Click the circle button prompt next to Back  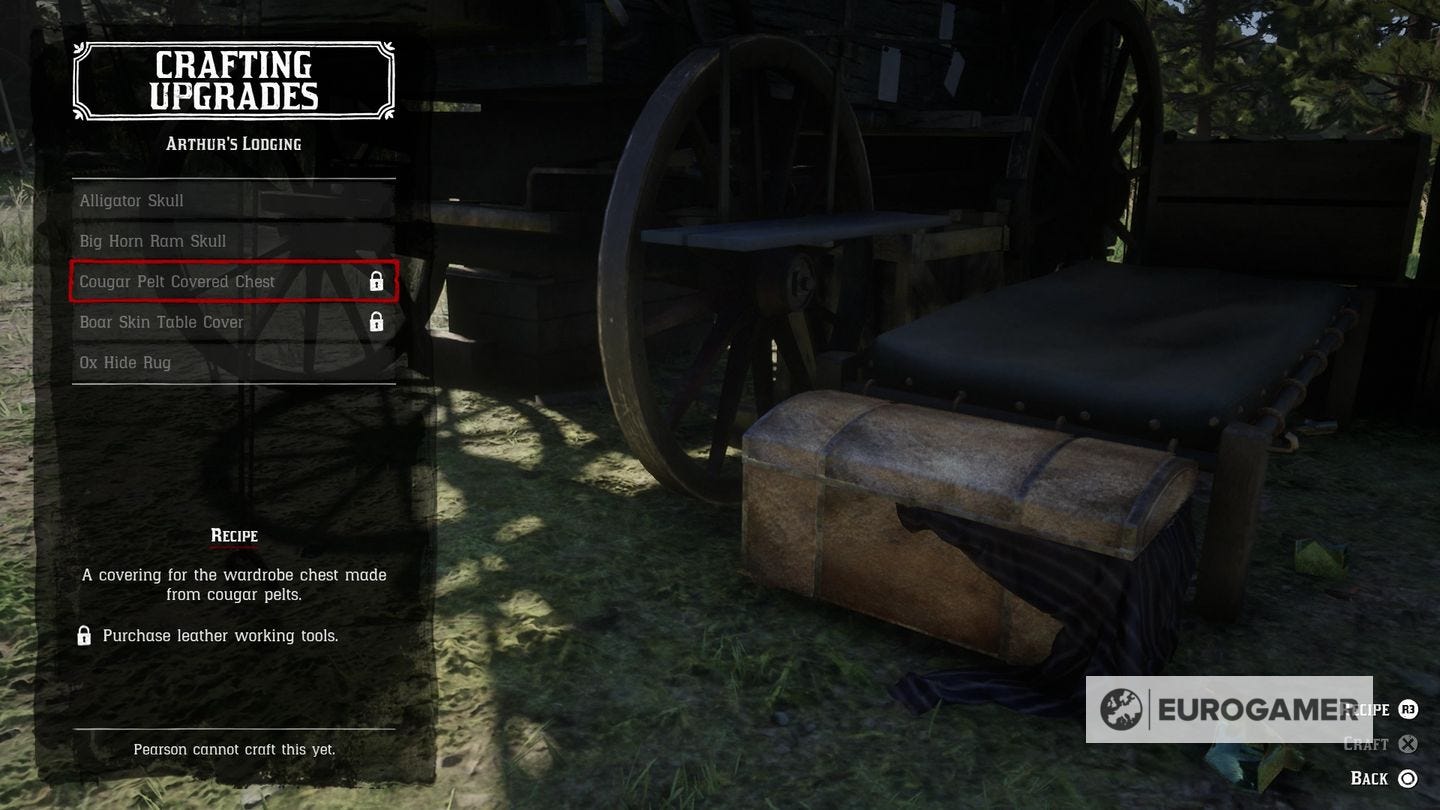tap(1408, 777)
